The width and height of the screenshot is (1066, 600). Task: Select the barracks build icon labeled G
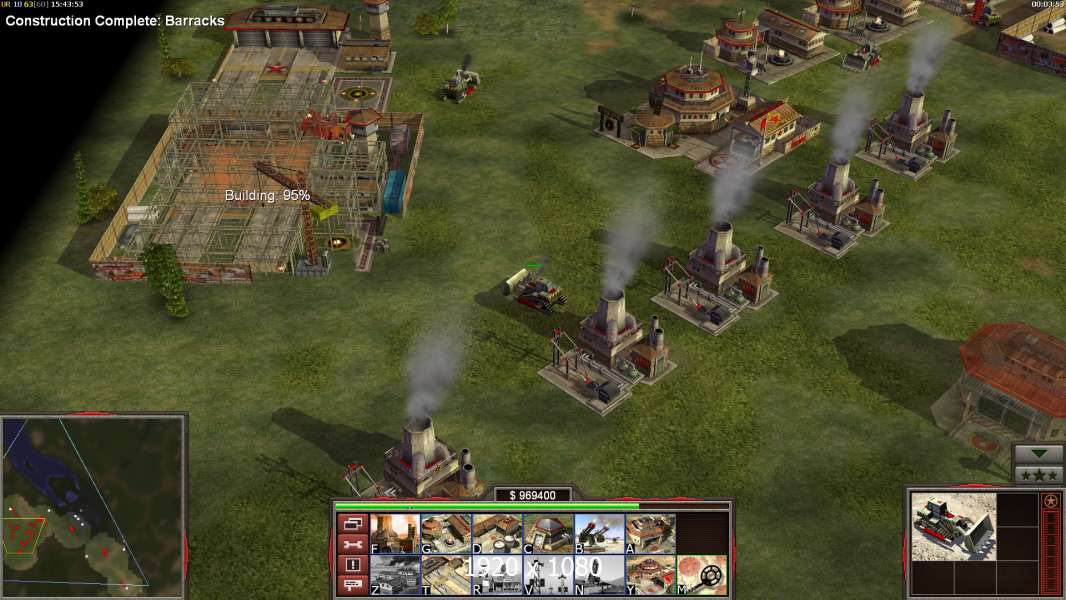pyautogui.click(x=446, y=534)
